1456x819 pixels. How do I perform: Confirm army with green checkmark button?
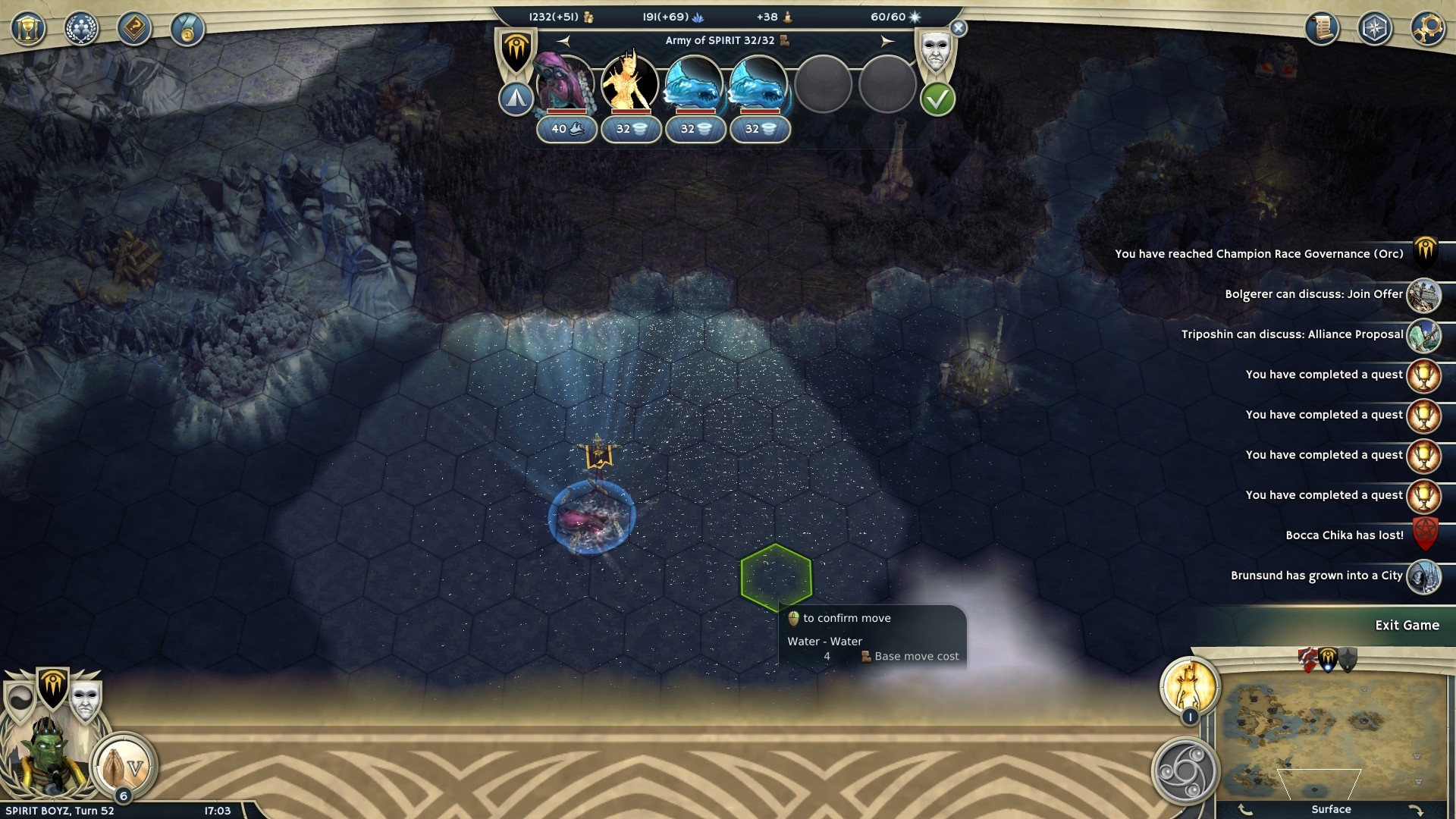937,99
